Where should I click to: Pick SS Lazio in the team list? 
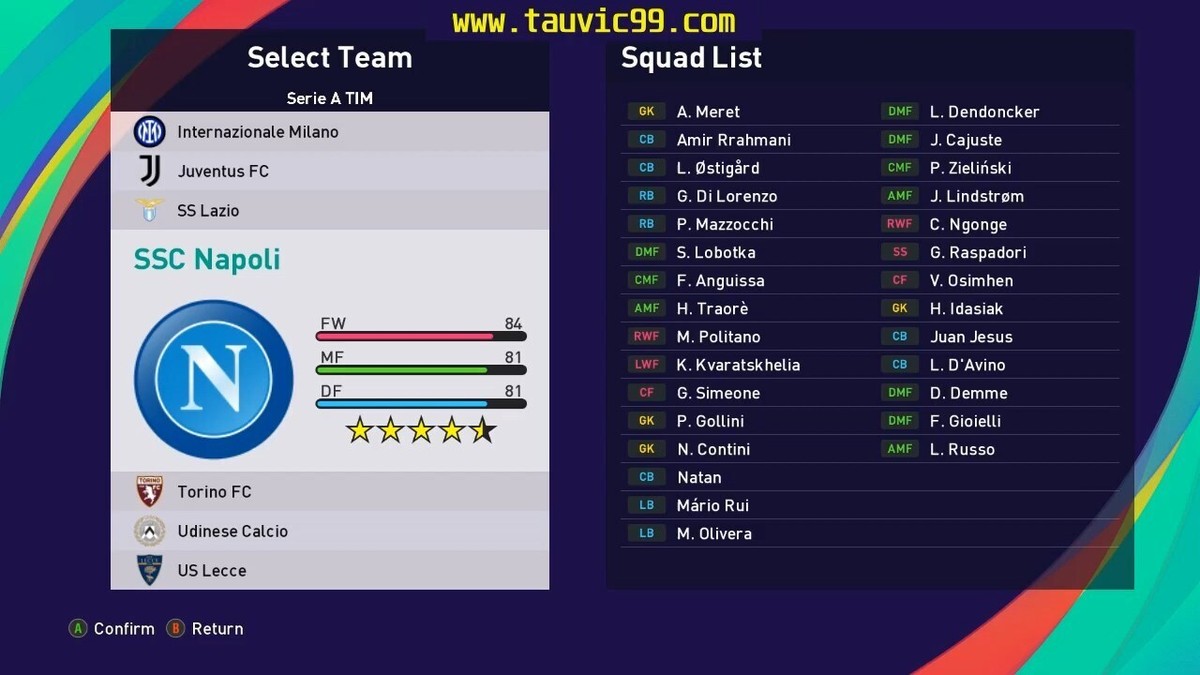coord(208,211)
